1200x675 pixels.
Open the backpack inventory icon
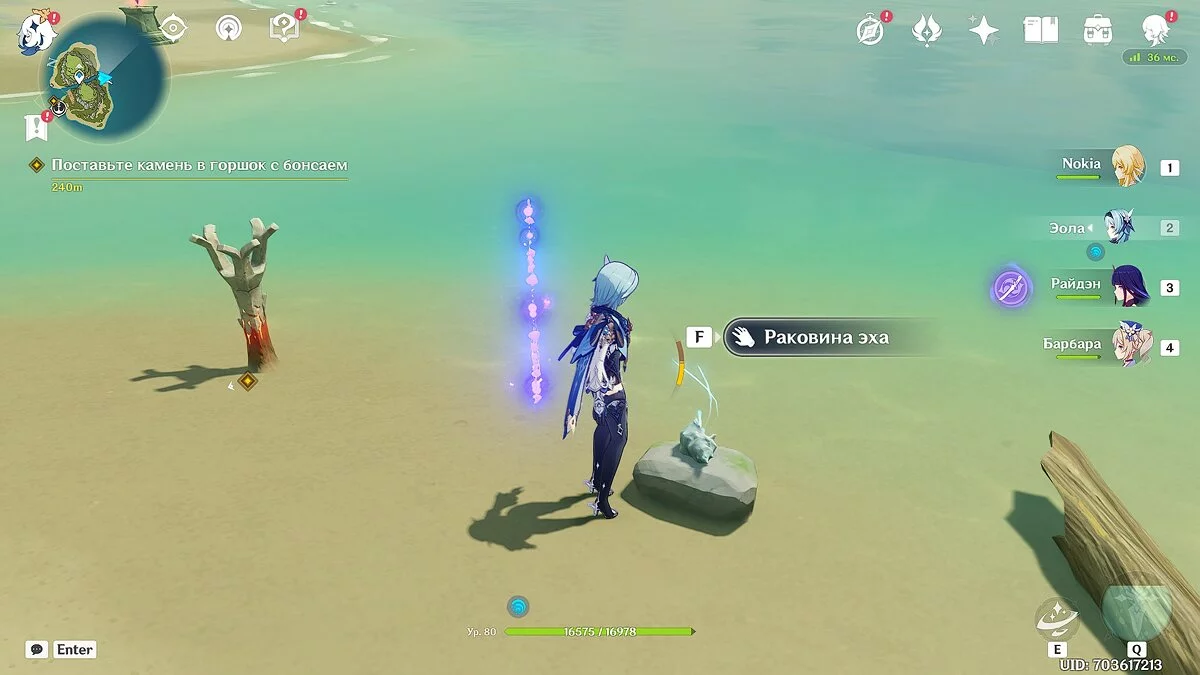pyautogui.click(x=1098, y=30)
